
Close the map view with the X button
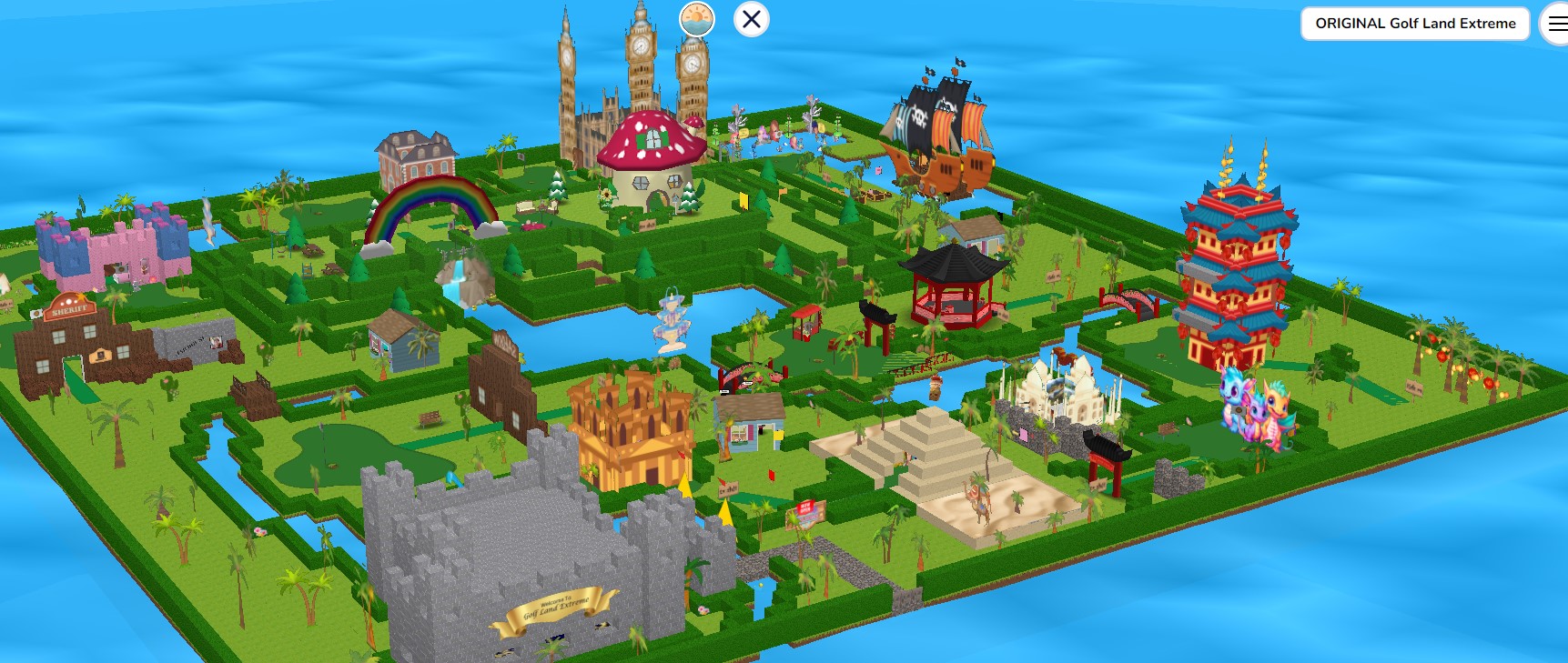click(x=750, y=19)
